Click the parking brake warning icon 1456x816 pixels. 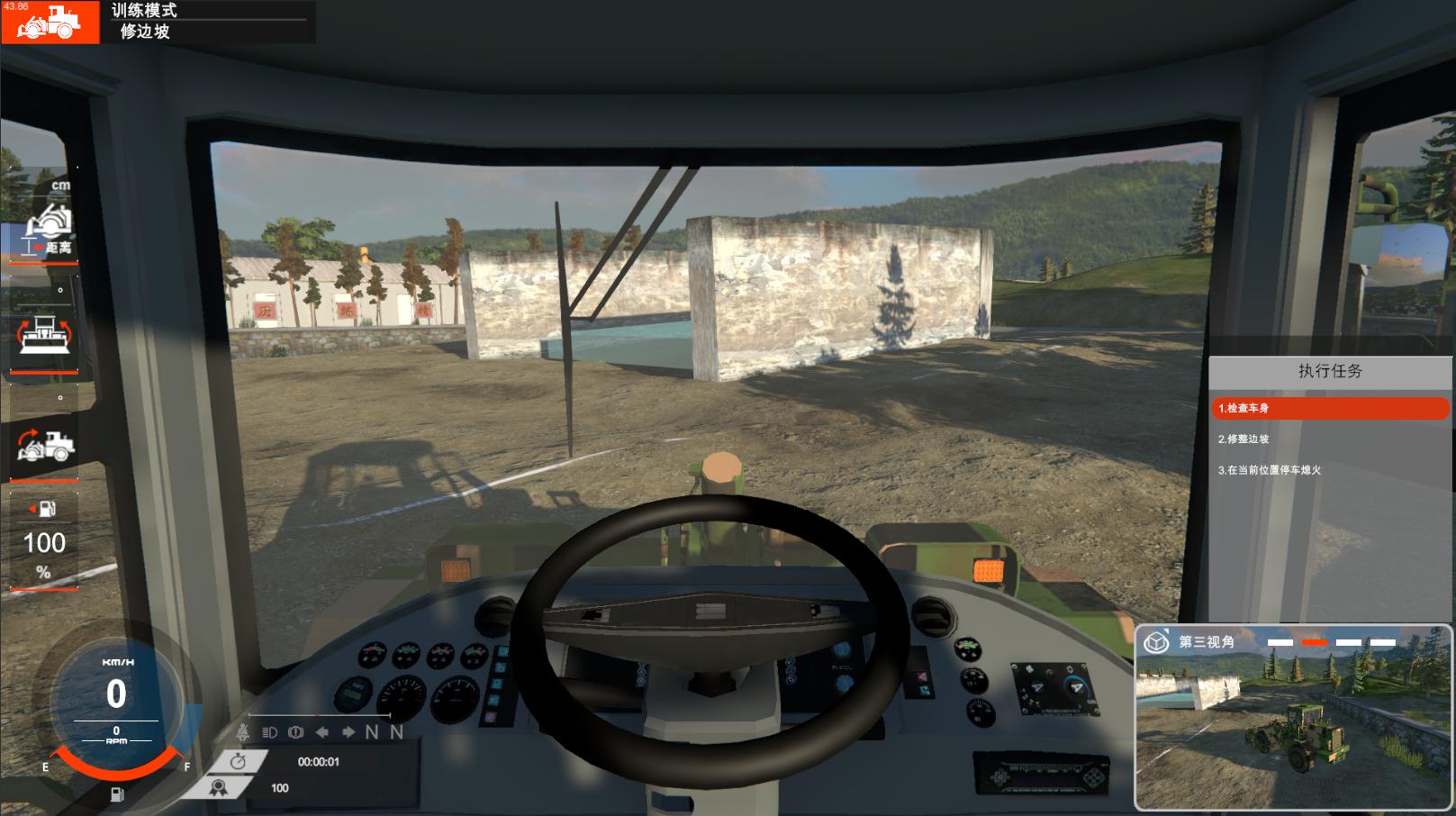295,732
